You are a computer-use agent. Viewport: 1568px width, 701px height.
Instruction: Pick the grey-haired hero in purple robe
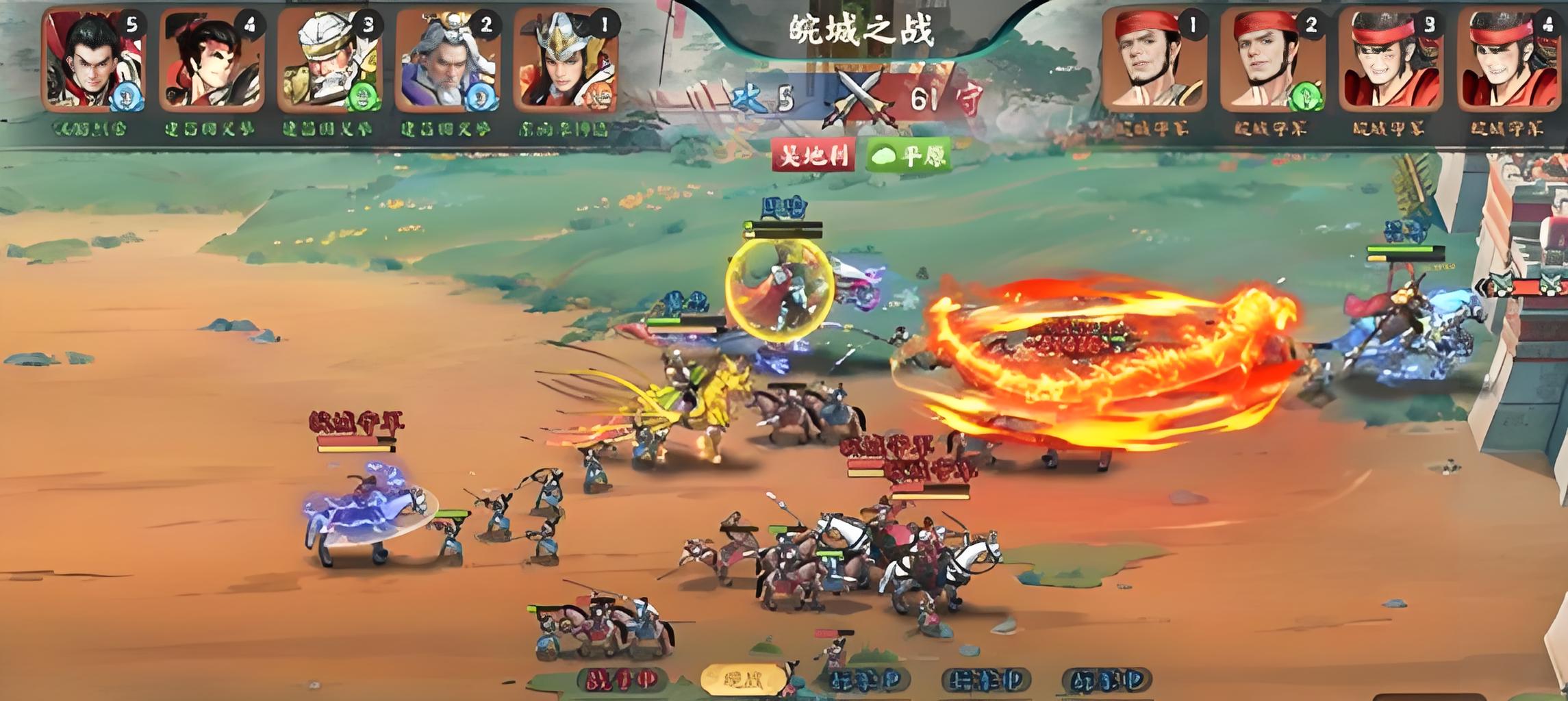pos(448,61)
